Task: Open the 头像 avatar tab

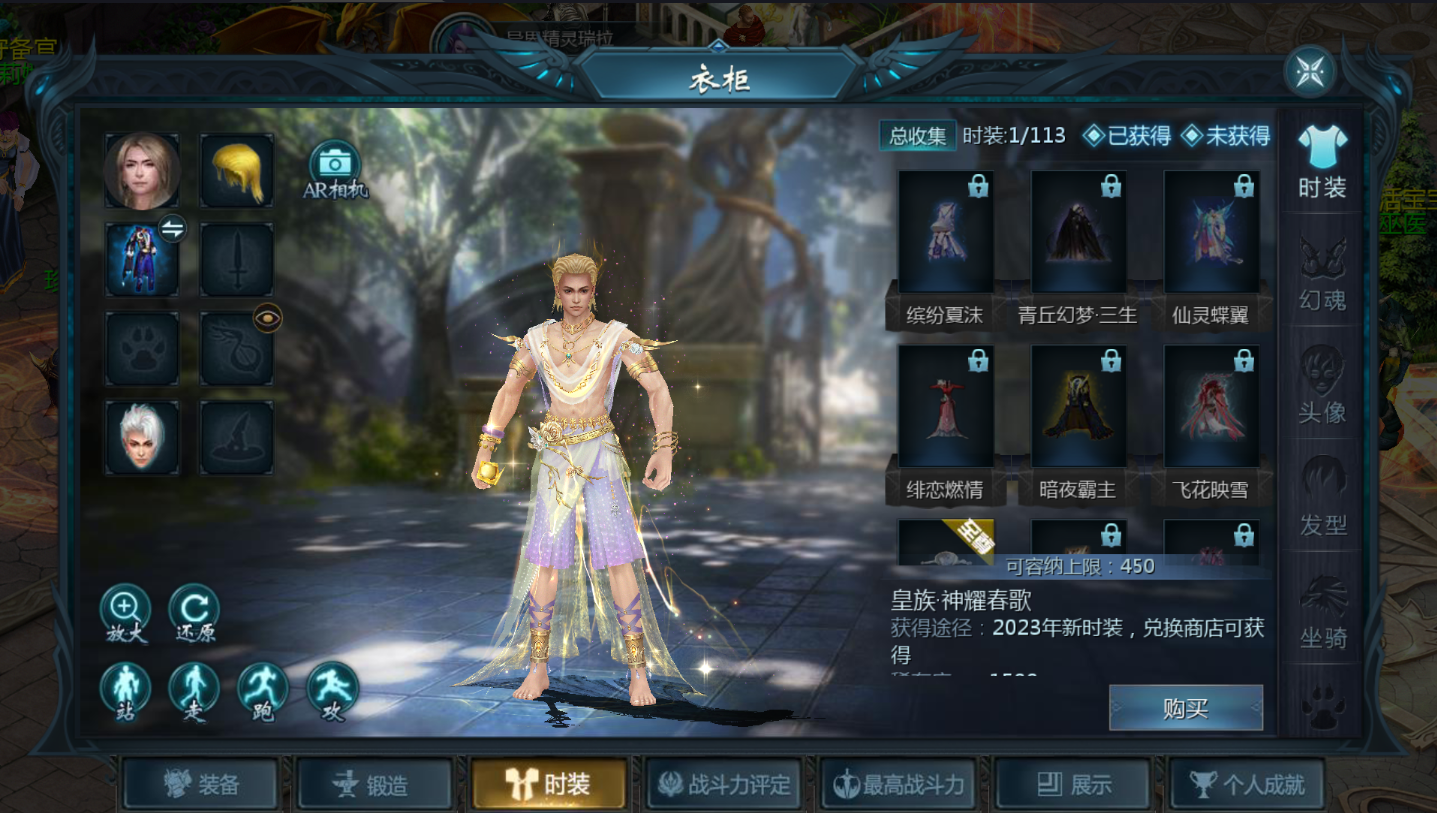Action: coord(1322,386)
